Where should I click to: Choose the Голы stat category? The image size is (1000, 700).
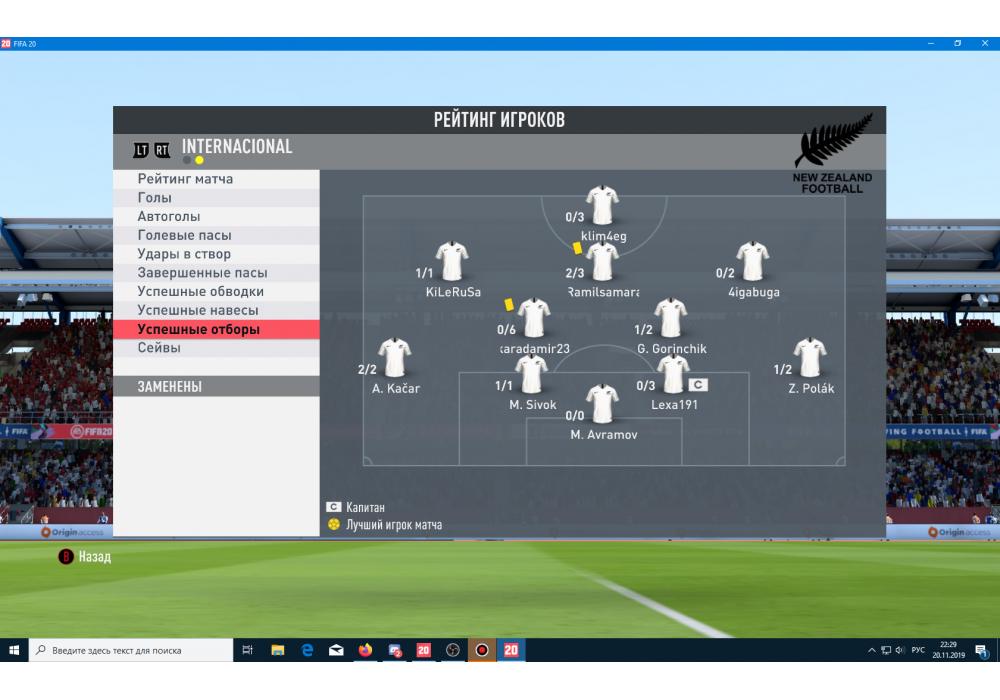click(x=155, y=198)
